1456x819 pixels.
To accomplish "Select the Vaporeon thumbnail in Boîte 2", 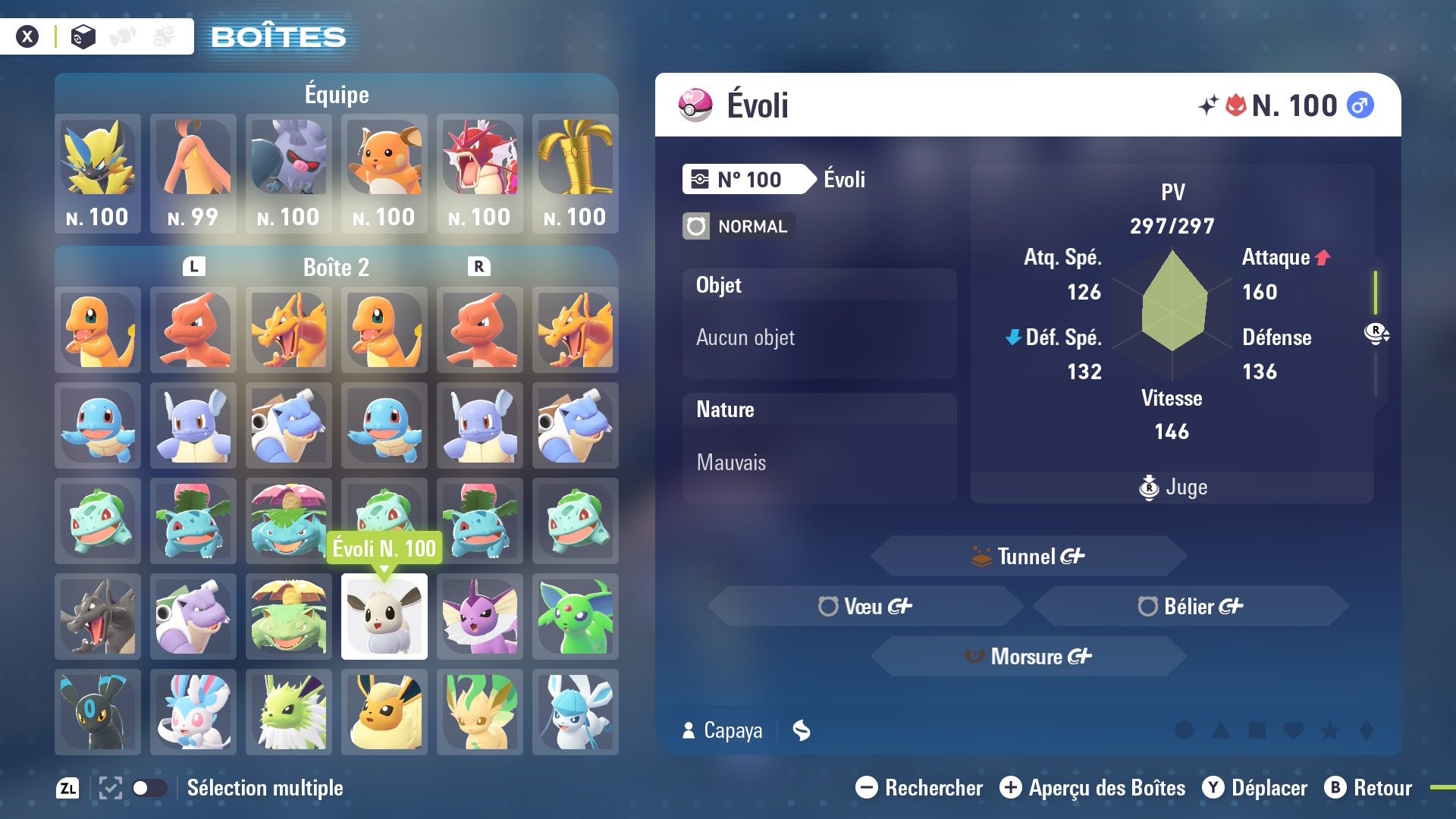I will coord(479,616).
